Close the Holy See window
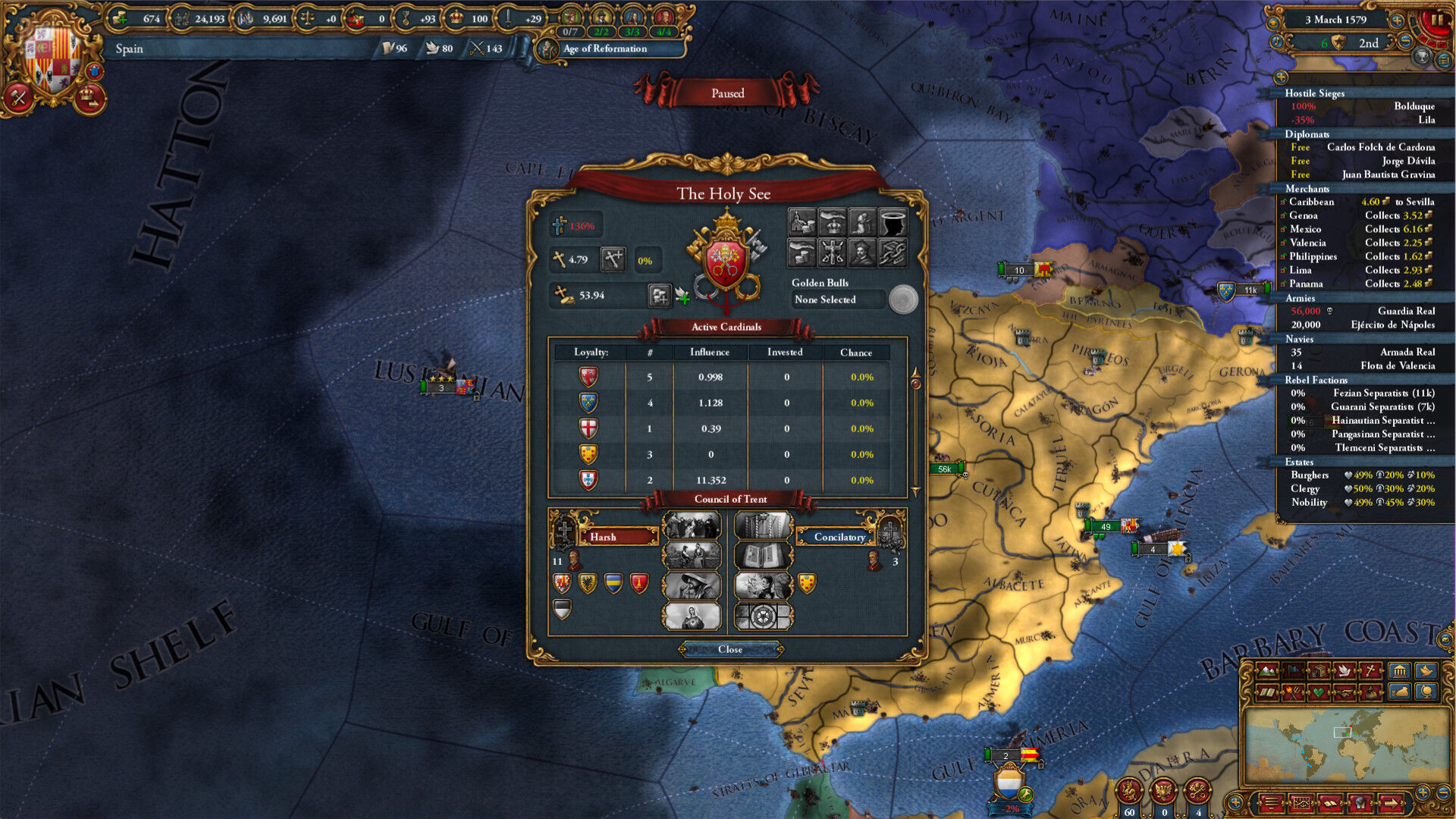1456x819 pixels. click(x=730, y=649)
